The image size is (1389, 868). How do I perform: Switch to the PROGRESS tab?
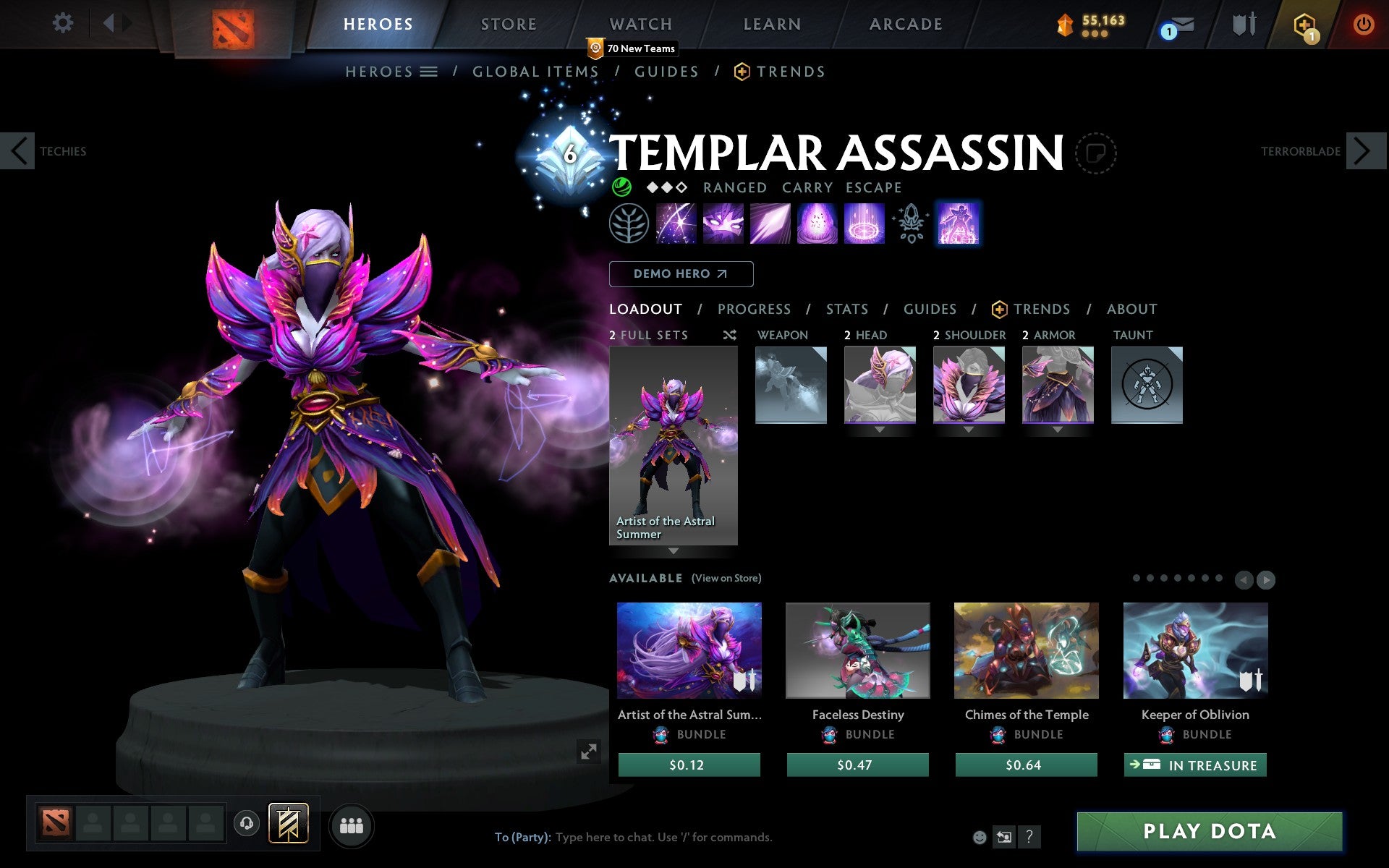754,309
